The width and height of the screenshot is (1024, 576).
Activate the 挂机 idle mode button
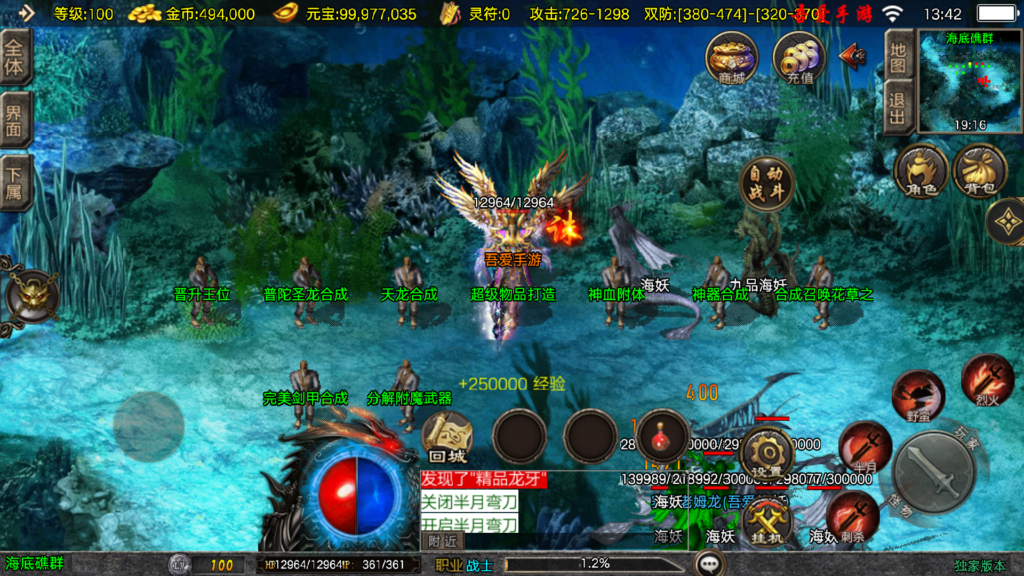pyautogui.click(x=767, y=520)
